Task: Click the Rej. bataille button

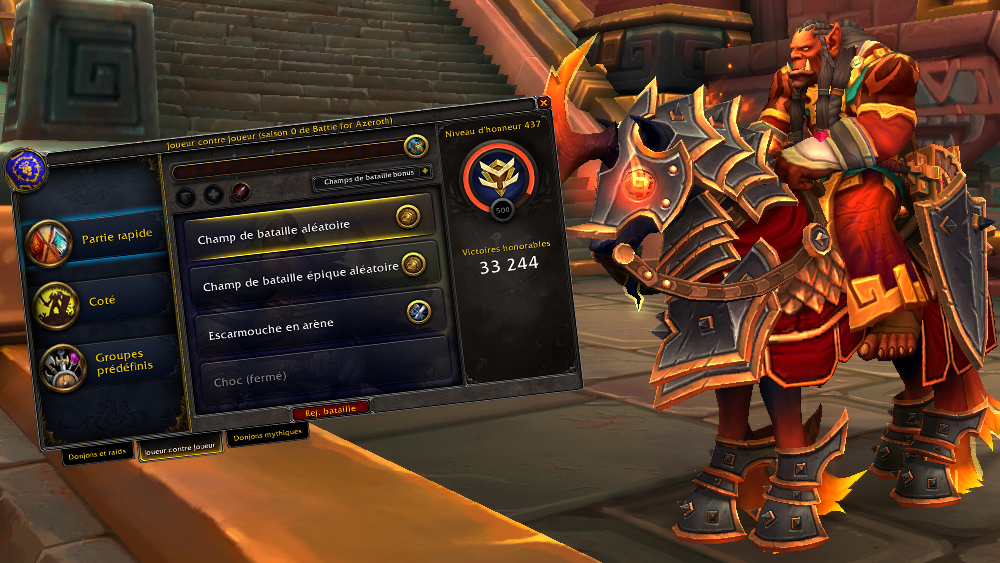Action: (330, 409)
